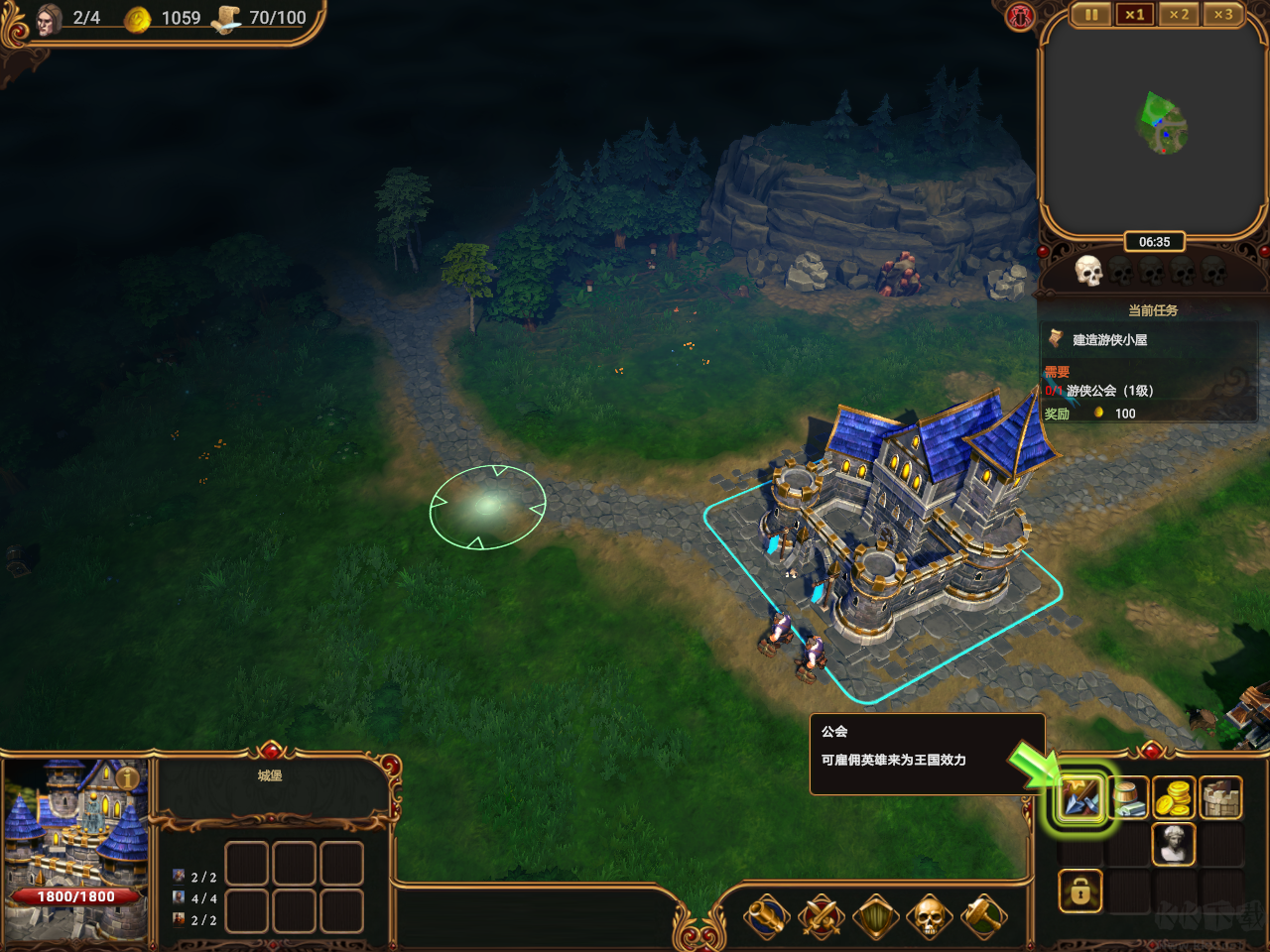1270x952 pixels.
Task: Set game speed to x1
Action: pos(1135,15)
